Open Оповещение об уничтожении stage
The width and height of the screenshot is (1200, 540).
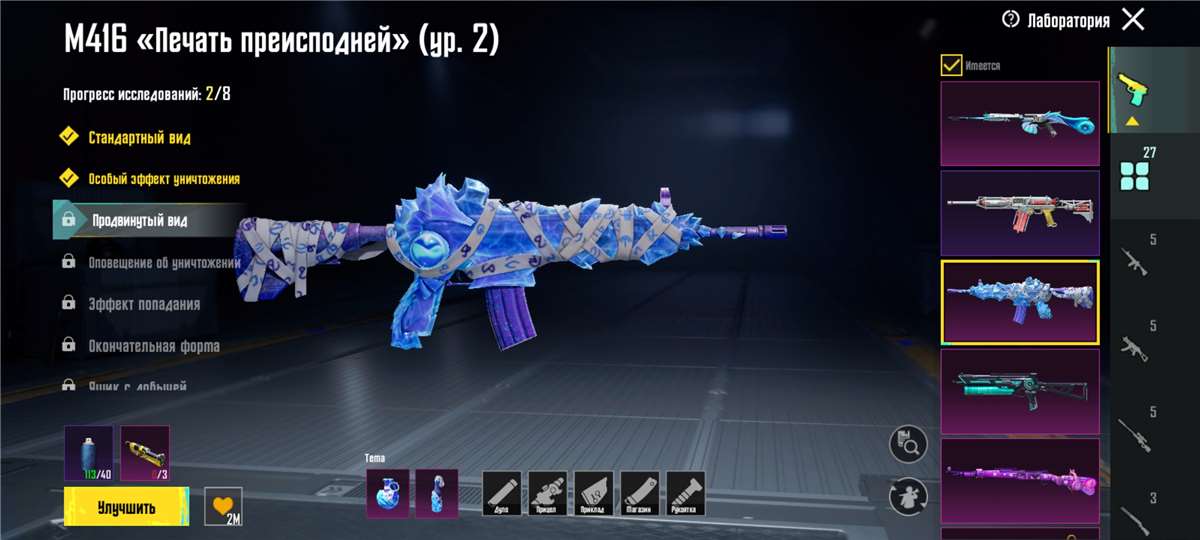164,262
